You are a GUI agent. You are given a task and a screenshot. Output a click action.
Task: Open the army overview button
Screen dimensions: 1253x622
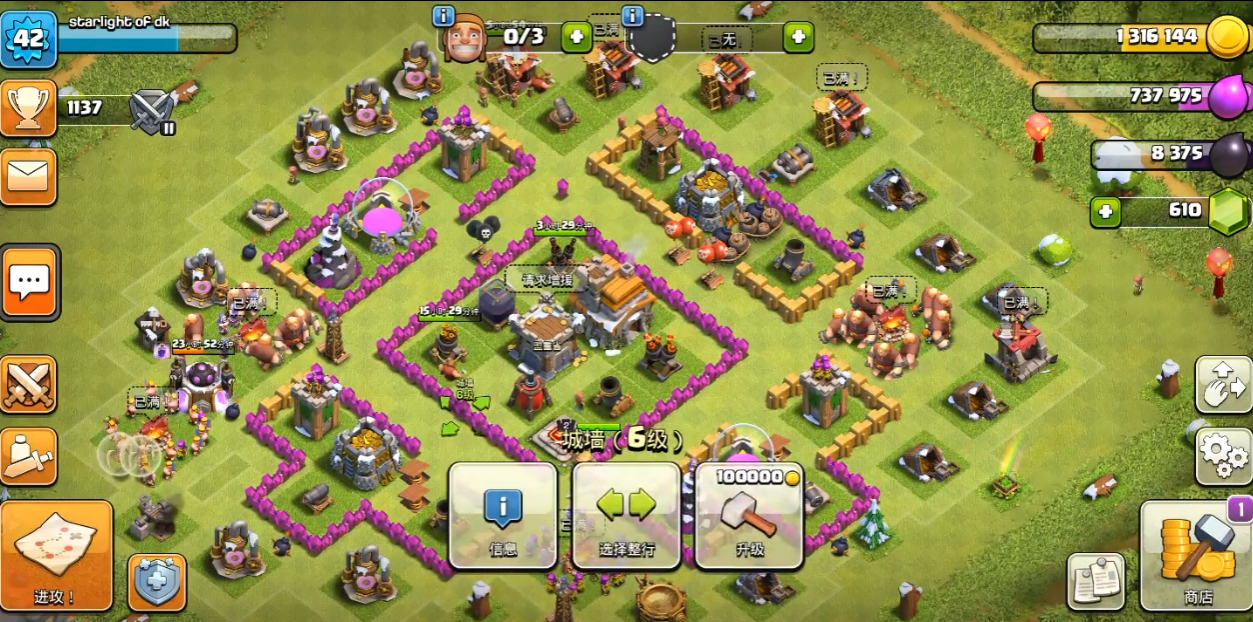click(x=28, y=456)
